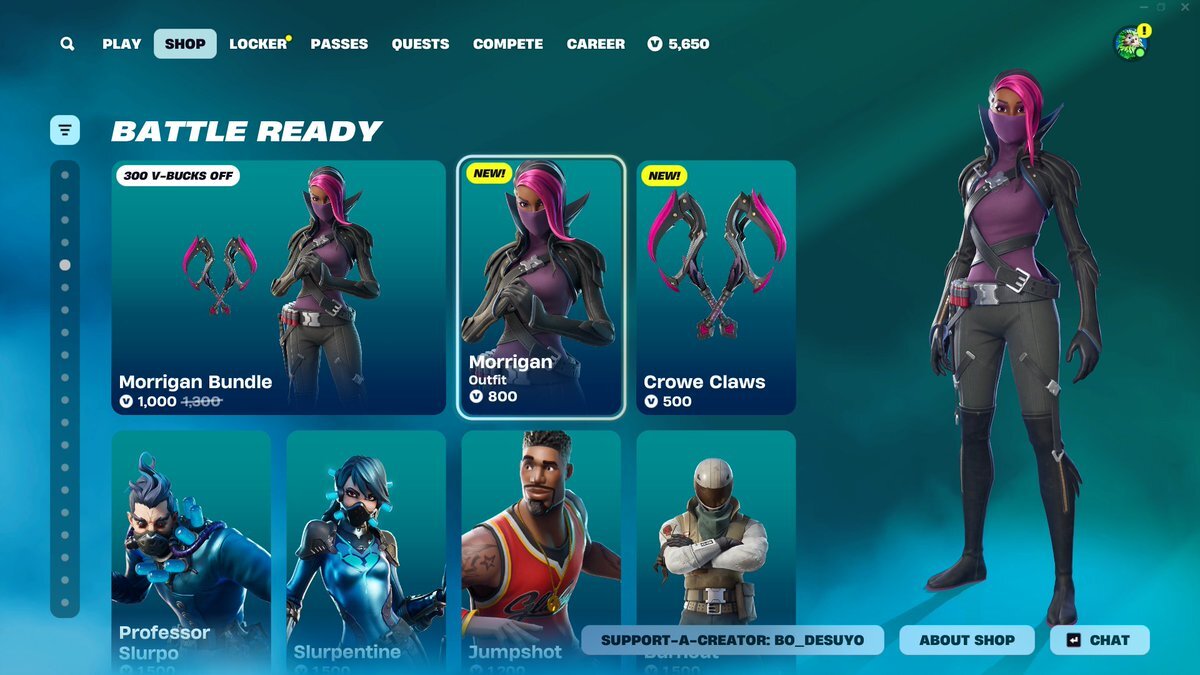Select the Crowe Claws pickaxe tile

(x=716, y=288)
